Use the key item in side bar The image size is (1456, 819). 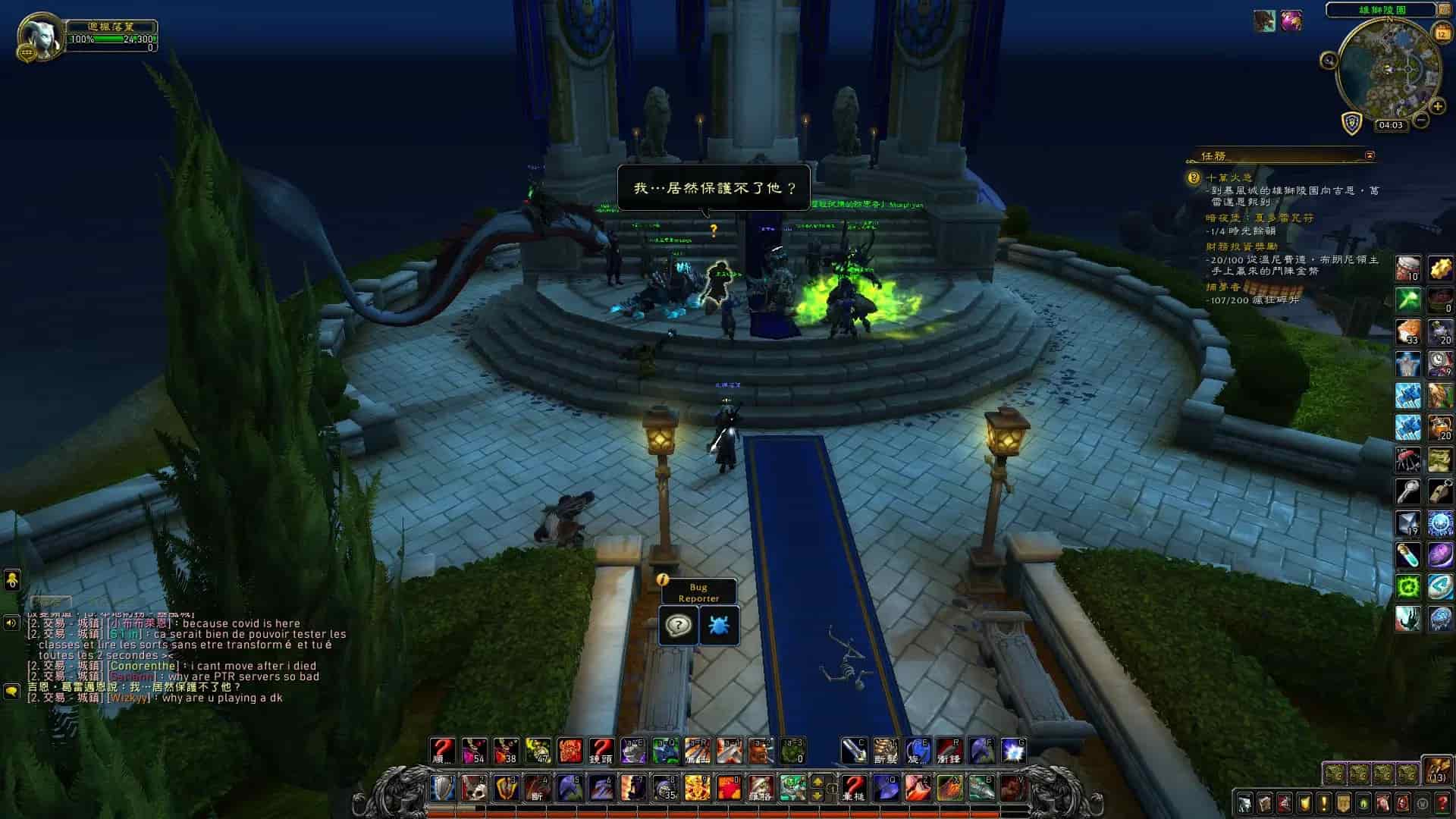click(x=1408, y=491)
